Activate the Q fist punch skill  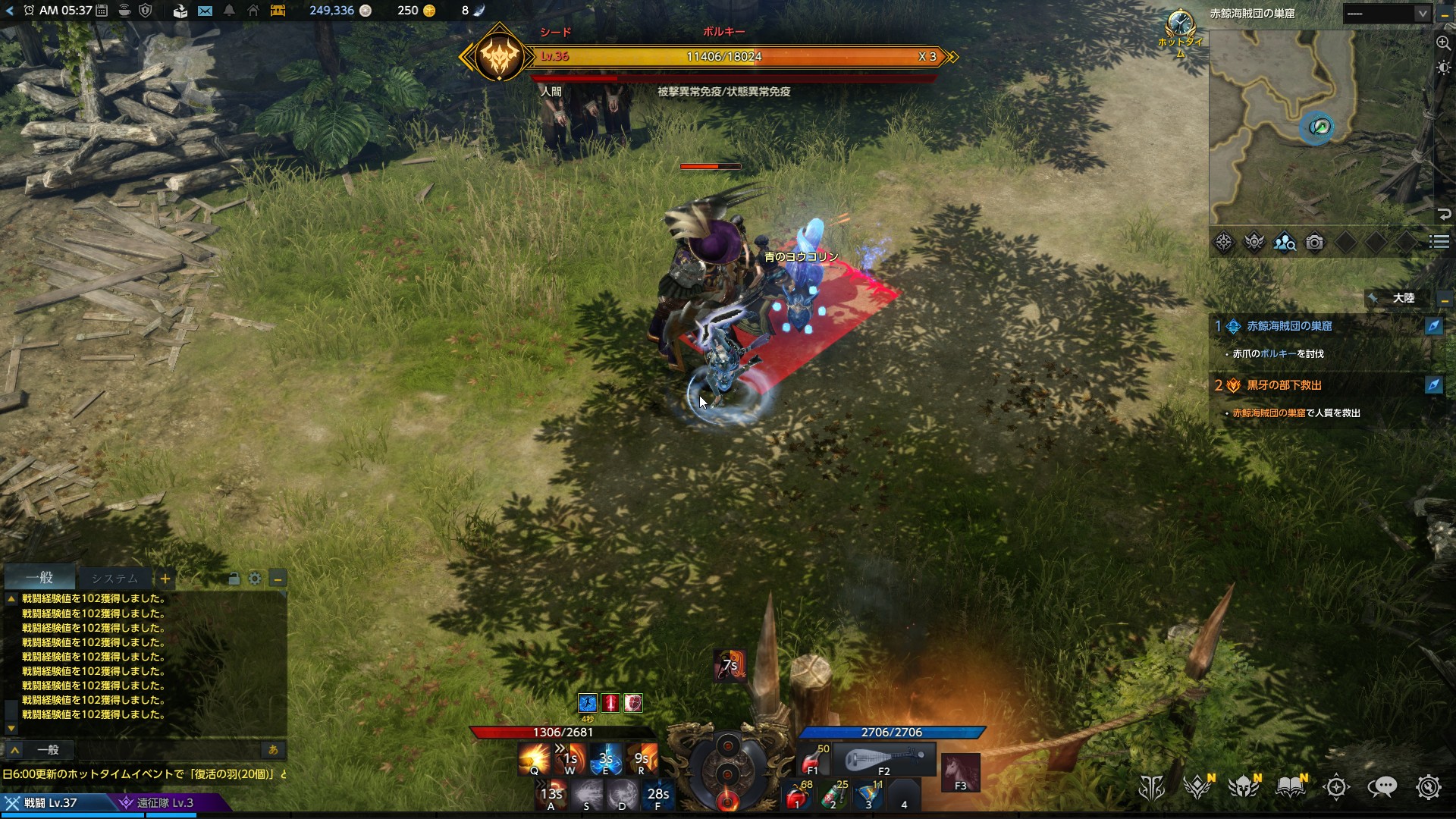(x=534, y=758)
